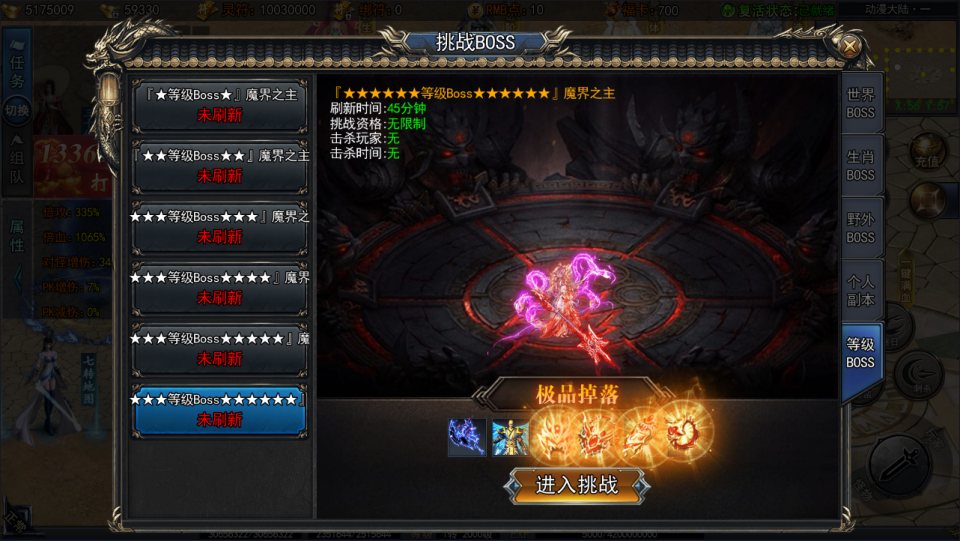Inspect the blue lightning weapon drop
This screenshot has width=960, height=541.
tap(467, 437)
